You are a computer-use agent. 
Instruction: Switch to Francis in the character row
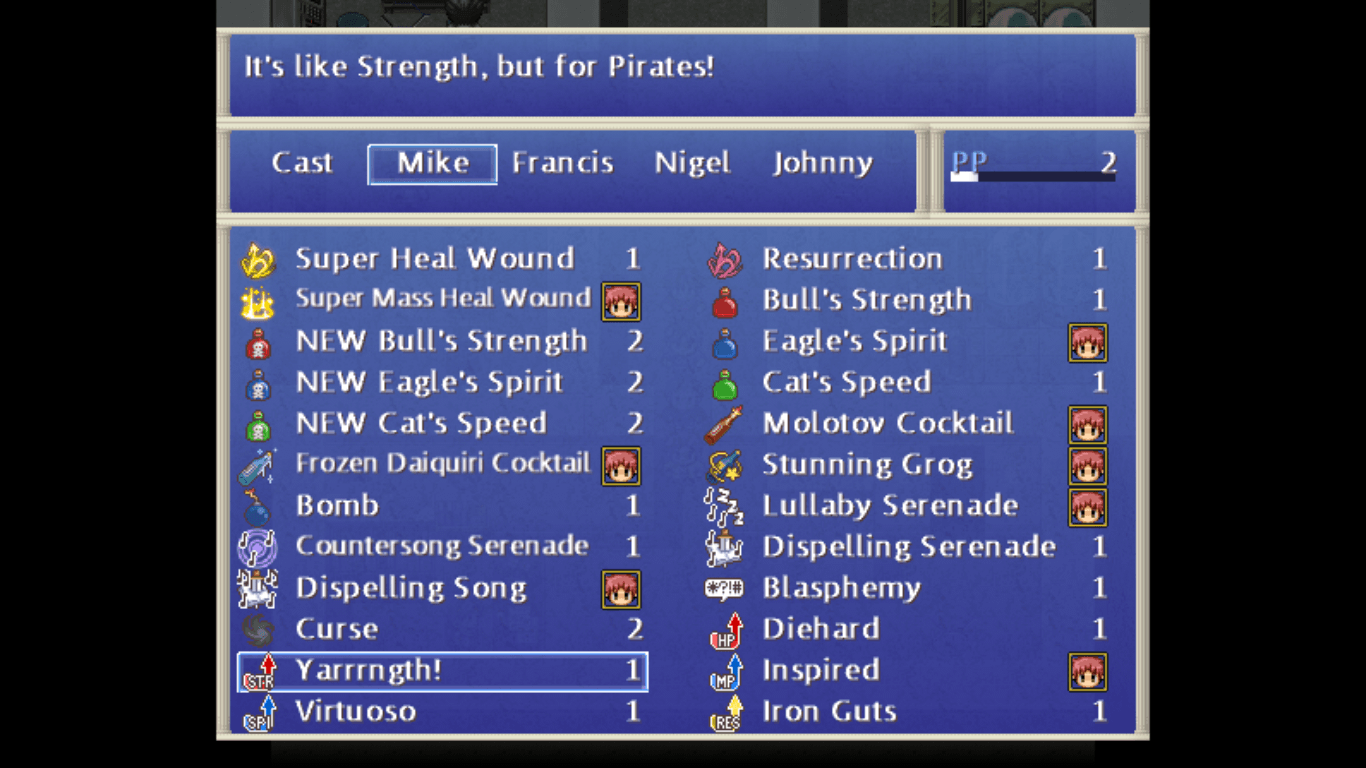click(x=562, y=163)
